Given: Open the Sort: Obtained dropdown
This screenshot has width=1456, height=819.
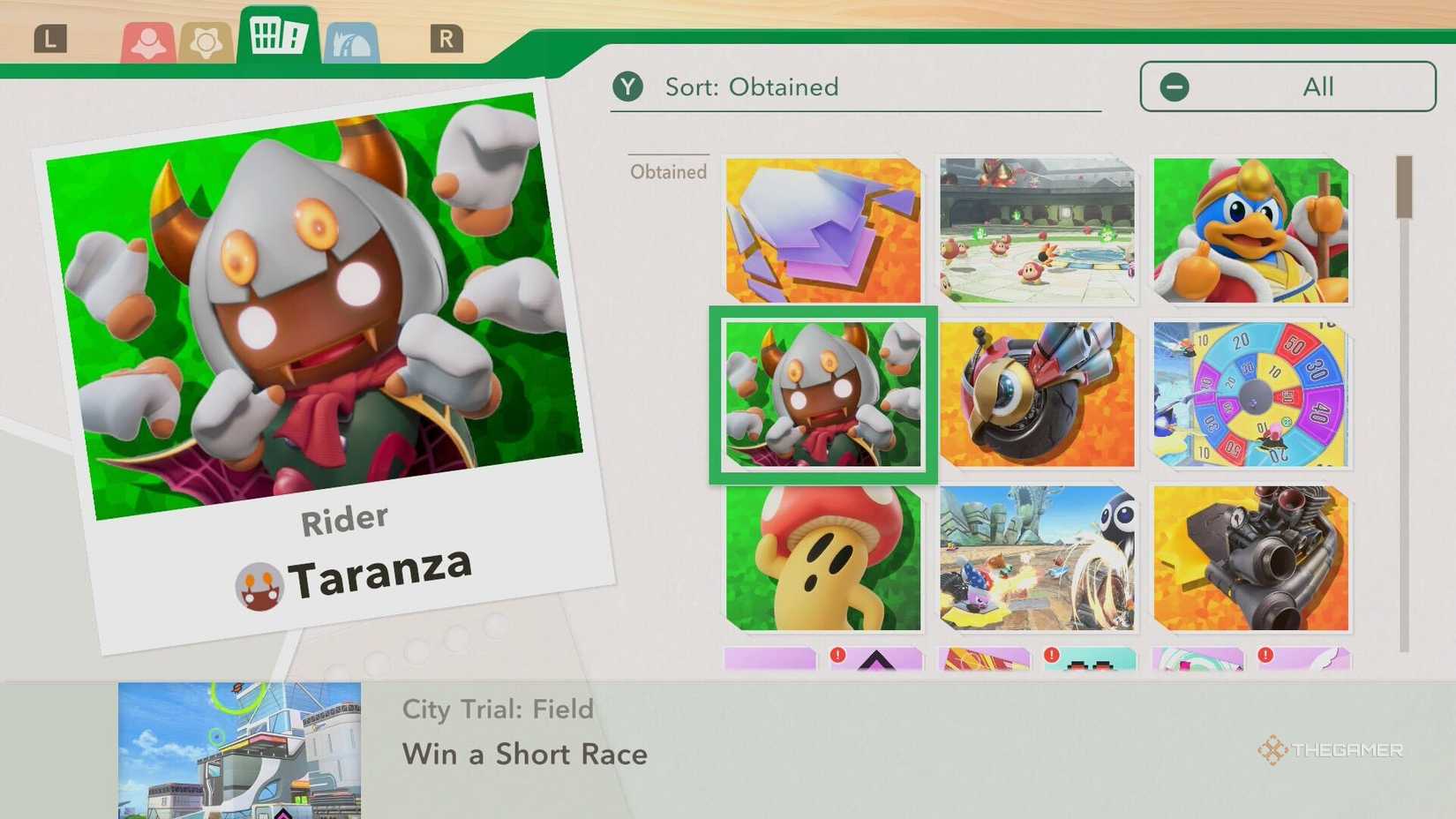Looking at the screenshot, I should coord(750,86).
